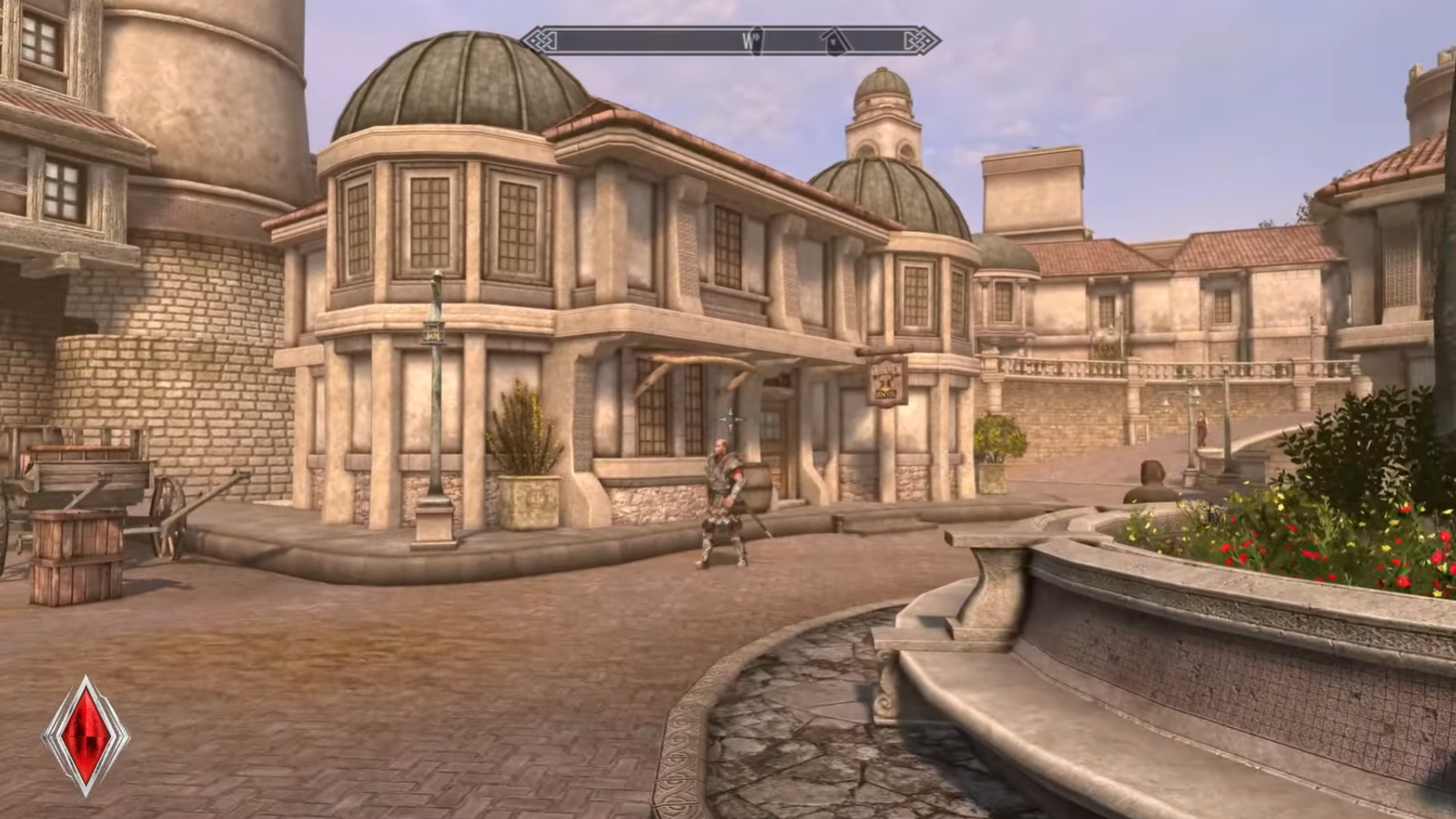The image size is (1456, 819).
Task: Click the green quest marker near the smithy entrance
Action: tap(731, 419)
